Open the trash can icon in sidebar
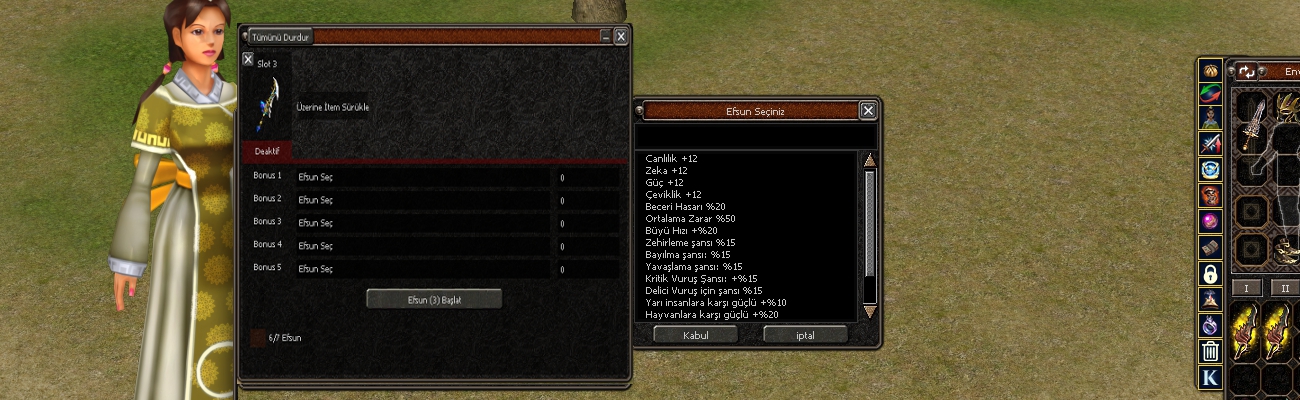This screenshot has height=400, width=1300. tap(1210, 351)
